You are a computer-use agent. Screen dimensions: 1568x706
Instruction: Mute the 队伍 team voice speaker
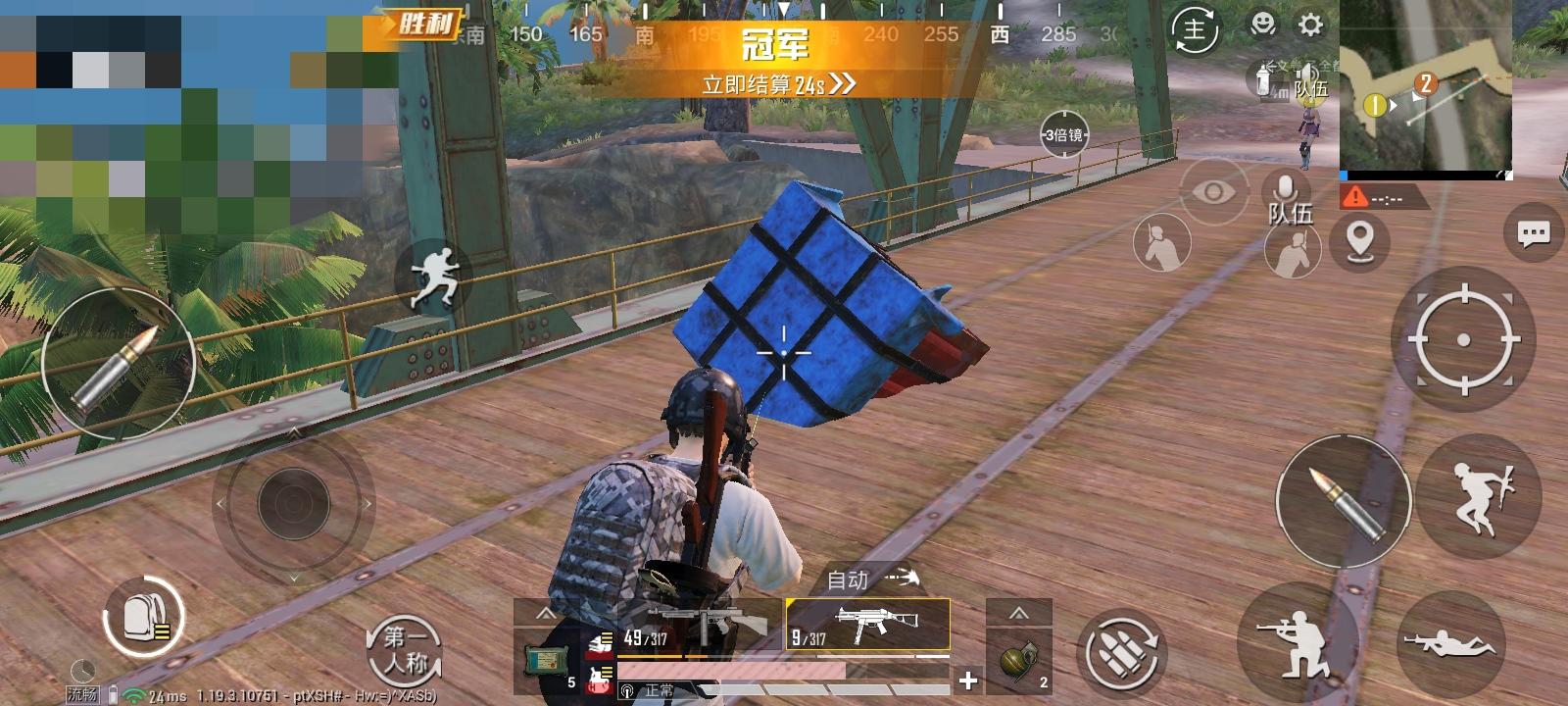[x=1307, y=76]
